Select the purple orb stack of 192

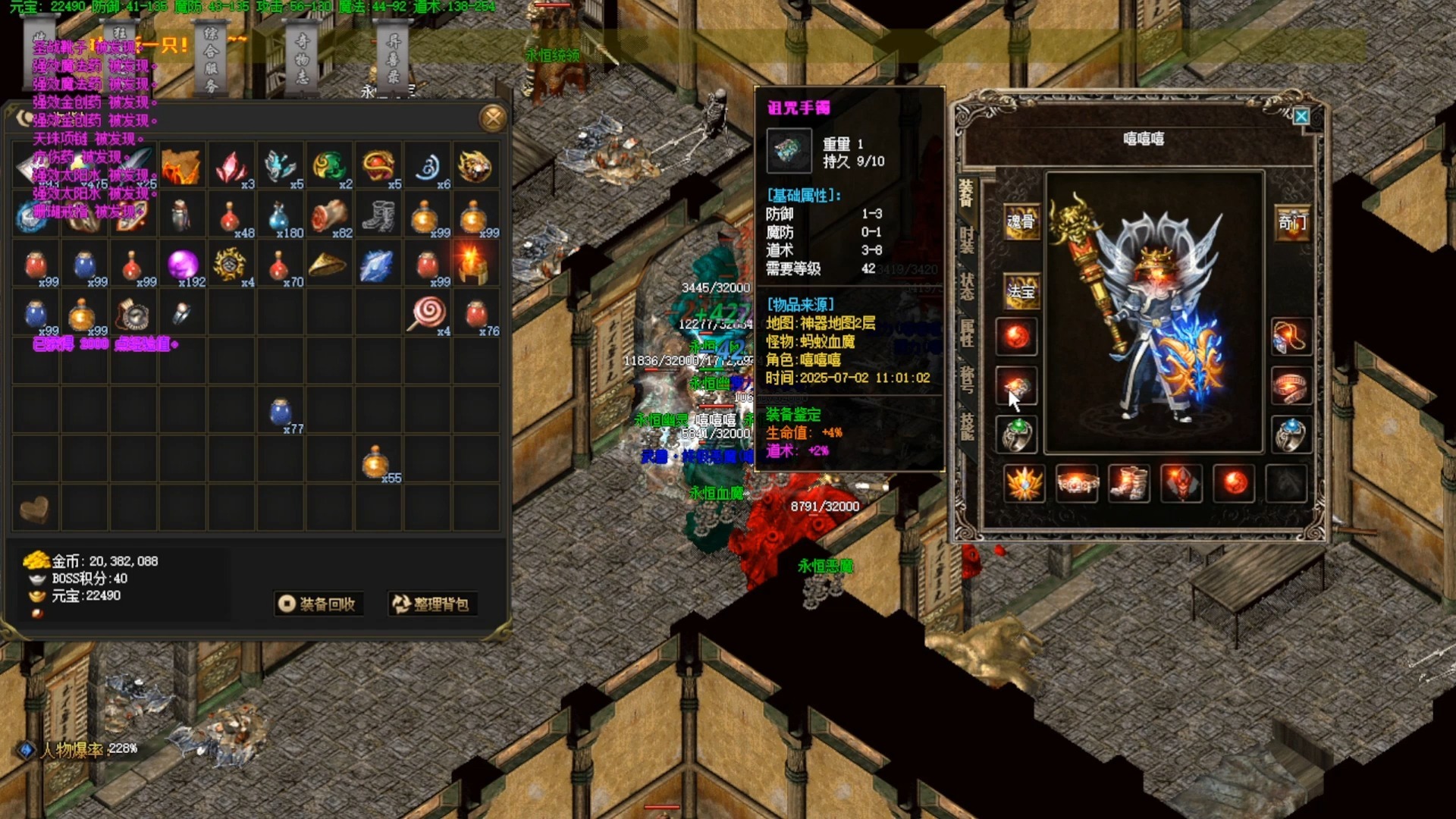click(x=183, y=265)
